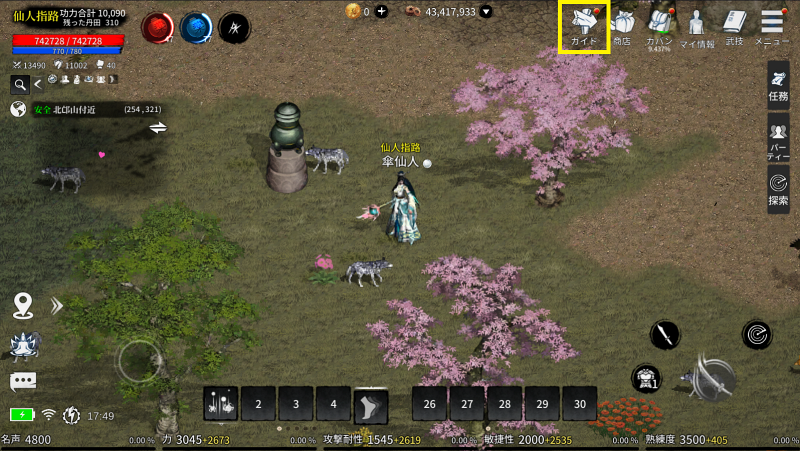
Task: Open the chat speech bubble
Action: 23,382
